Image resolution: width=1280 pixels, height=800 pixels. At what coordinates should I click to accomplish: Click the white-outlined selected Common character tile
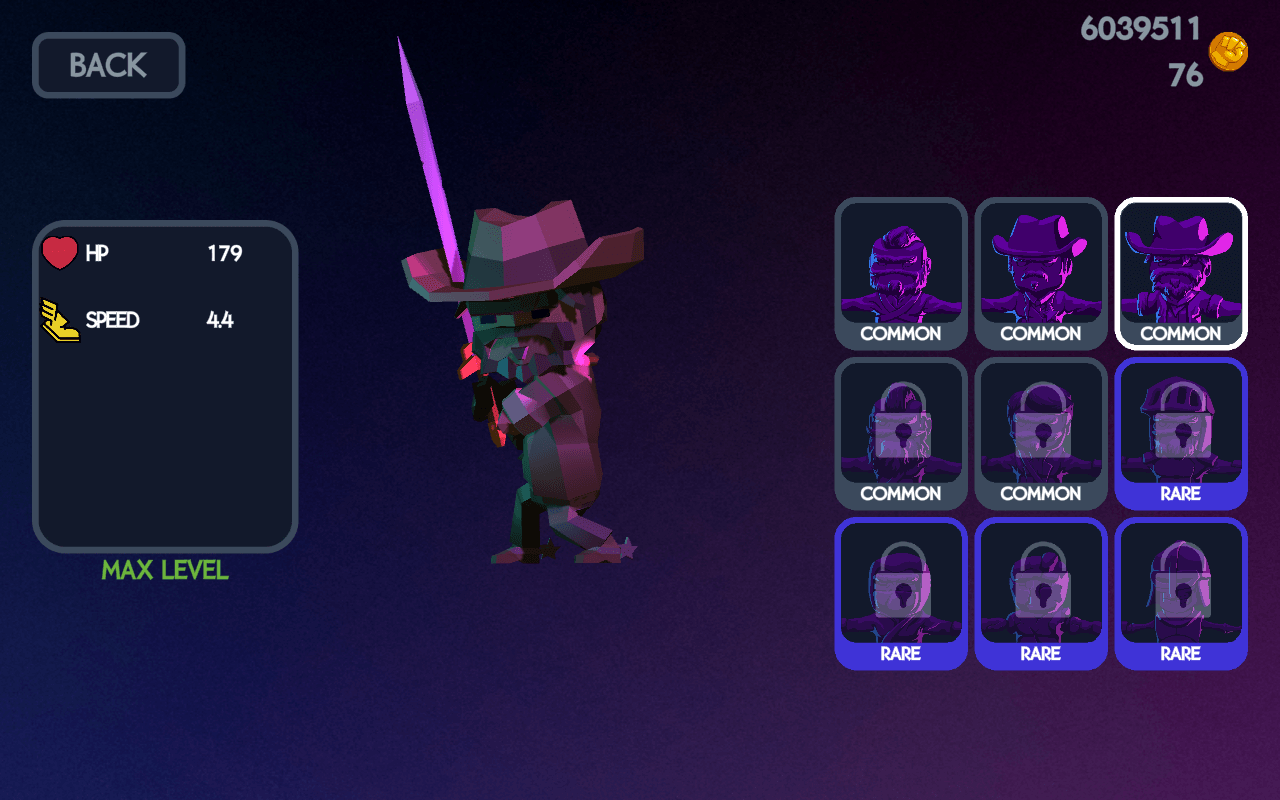pyautogui.click(x=1181, y=273)
